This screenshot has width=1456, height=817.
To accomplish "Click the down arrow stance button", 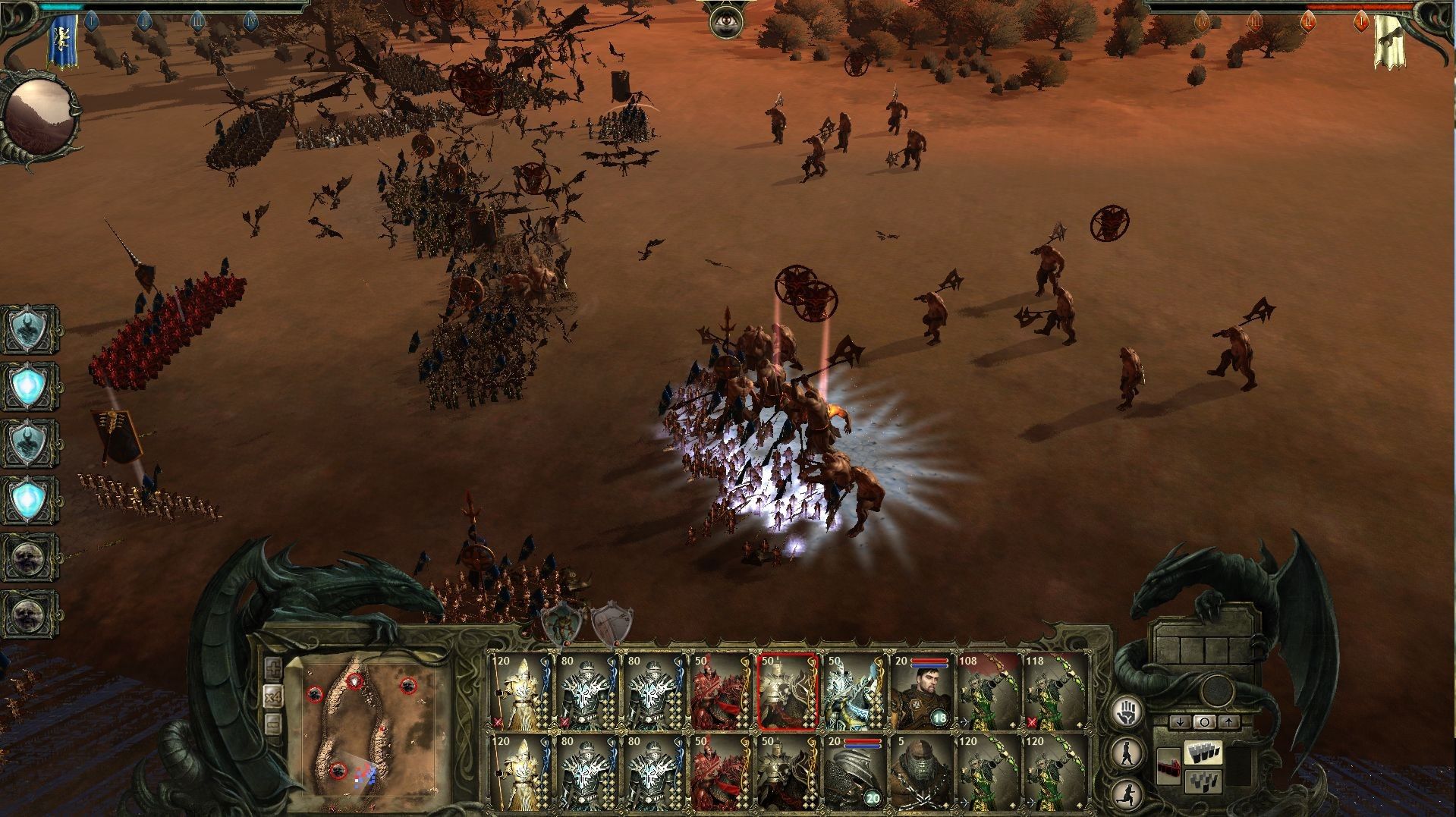I will click(x=1179, y=722).
